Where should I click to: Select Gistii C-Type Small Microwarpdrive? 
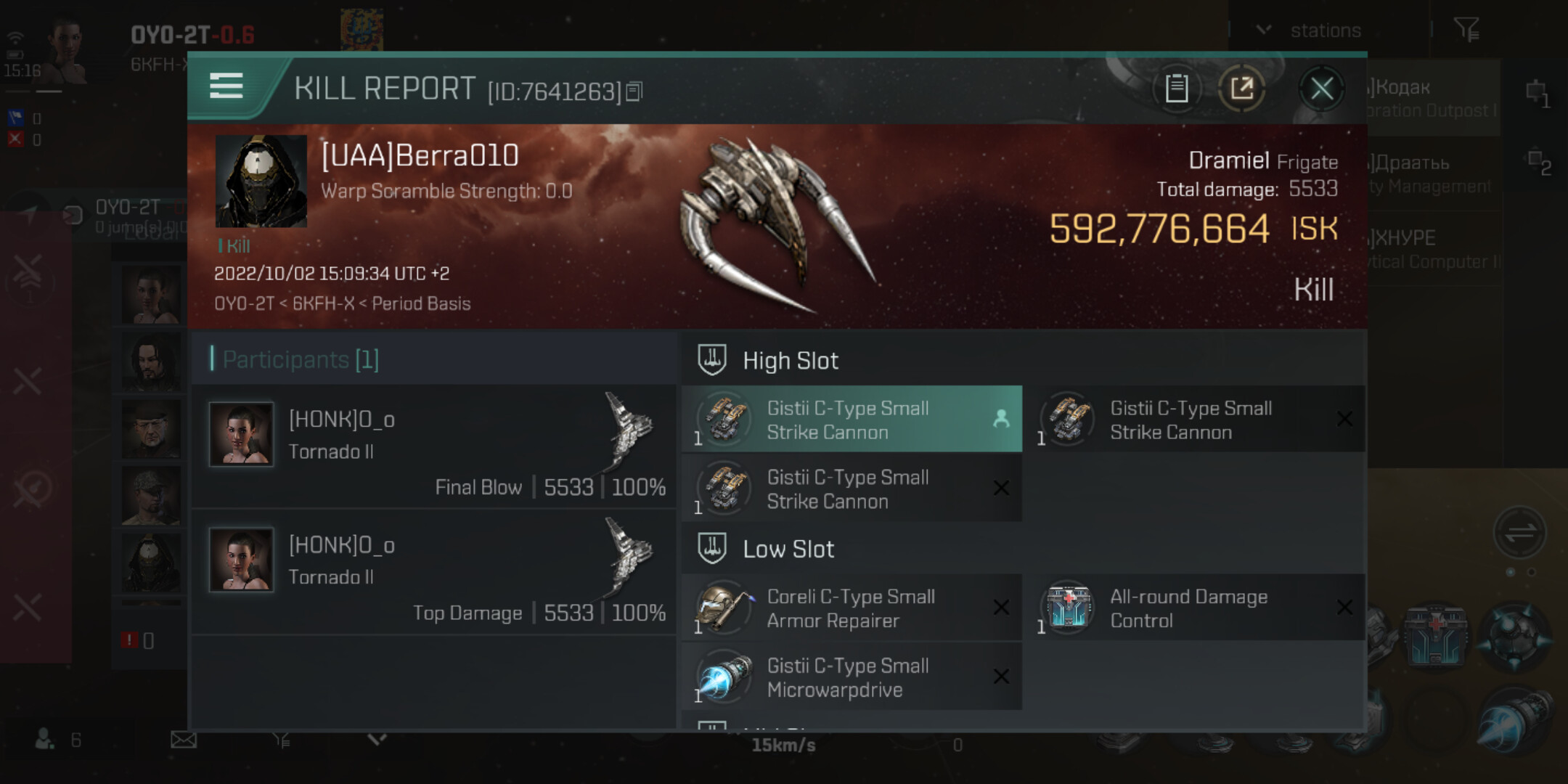click(852, 677)
